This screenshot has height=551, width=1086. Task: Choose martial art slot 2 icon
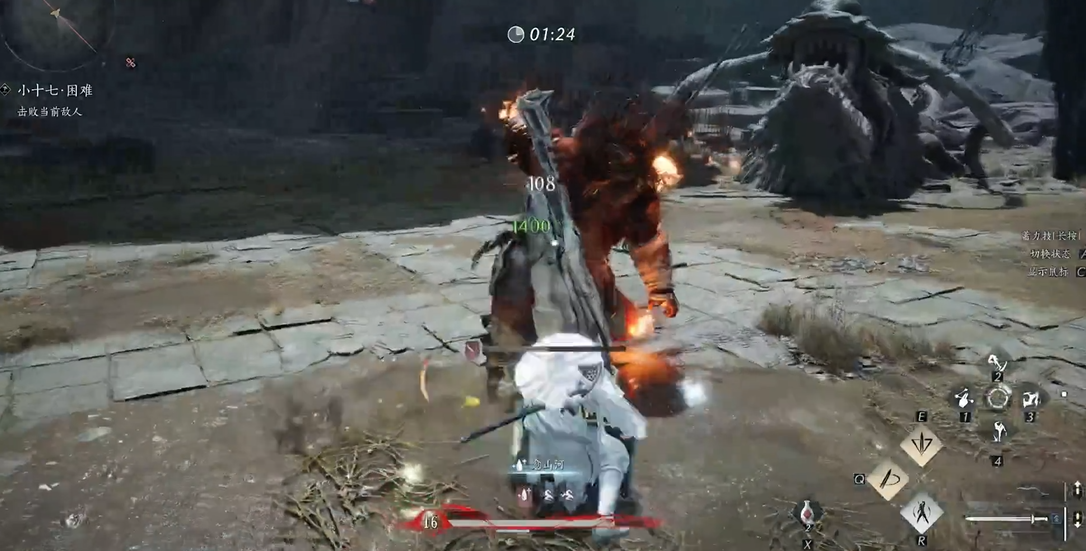(996, 362)
